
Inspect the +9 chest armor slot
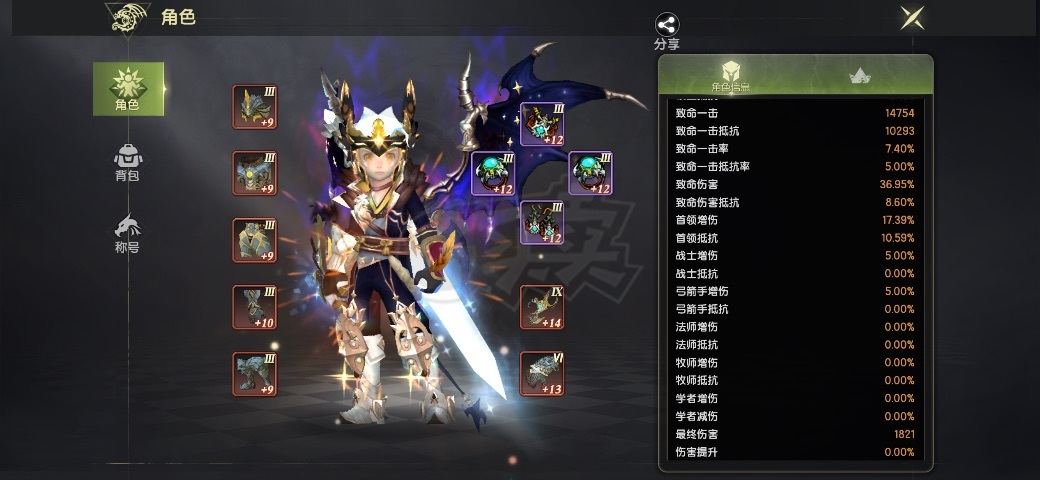tap(255, 173)
